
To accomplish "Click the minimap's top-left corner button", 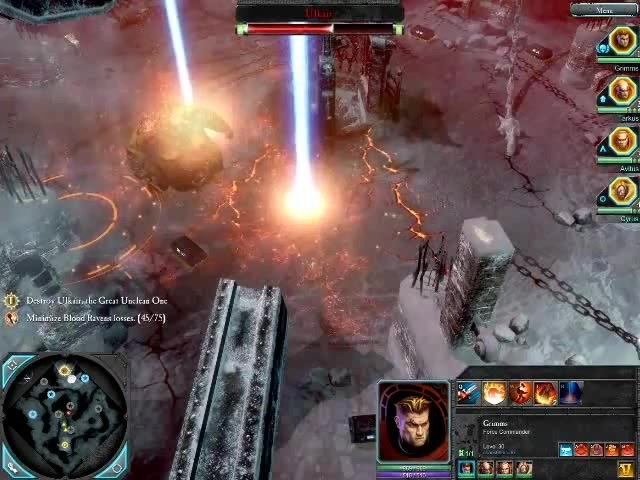I will click(11, 367).
